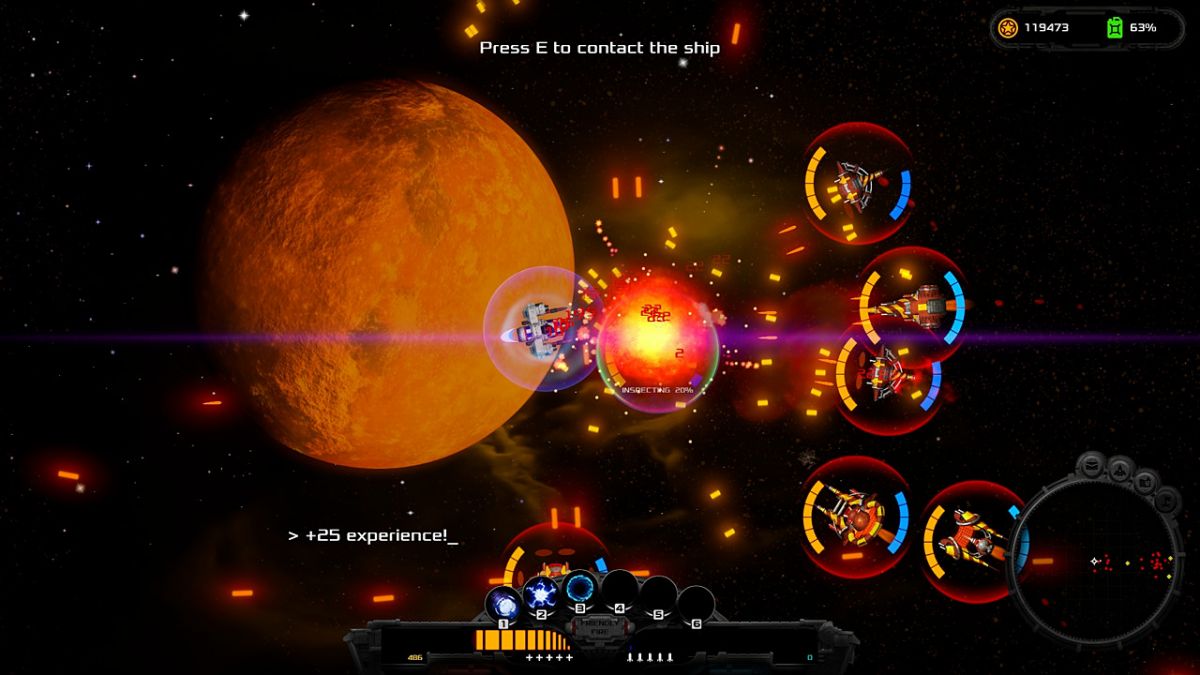Toggle the Friendly Fire button

tap(599, 626)
